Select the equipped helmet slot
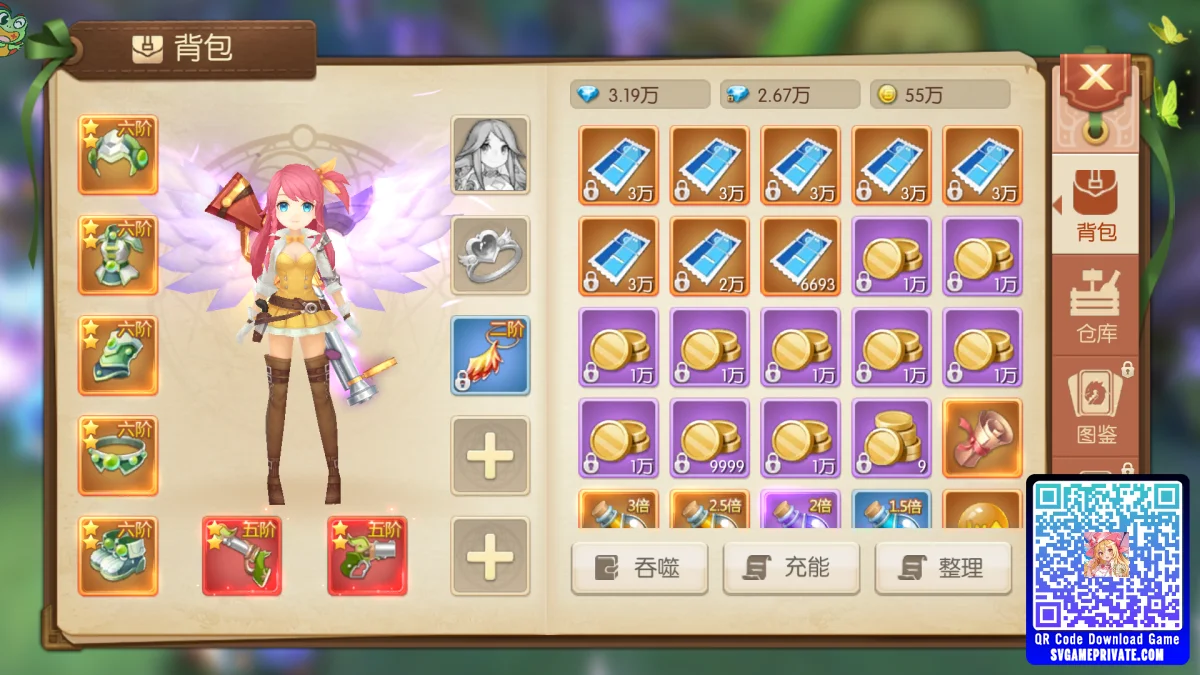The width and height of the screenshot is (1200, 675). [118, 155]
